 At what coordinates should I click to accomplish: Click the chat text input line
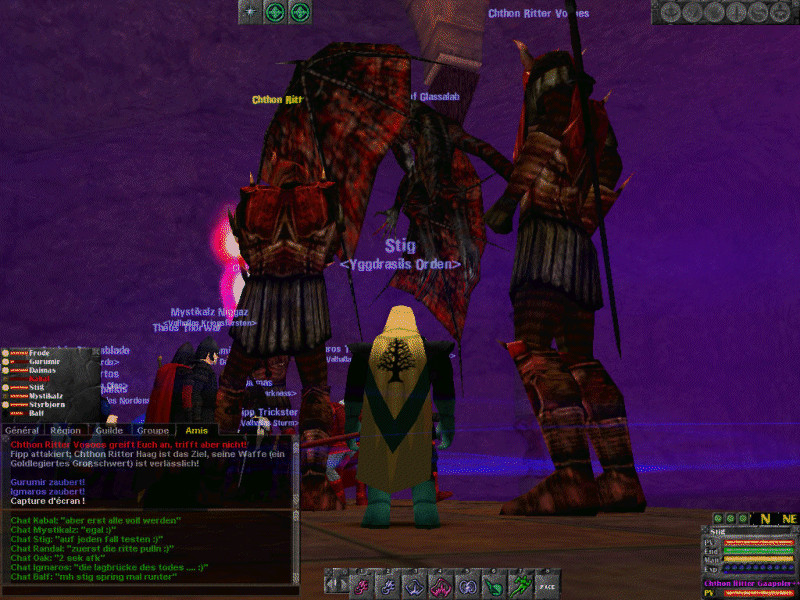click(x=150, y=590)
